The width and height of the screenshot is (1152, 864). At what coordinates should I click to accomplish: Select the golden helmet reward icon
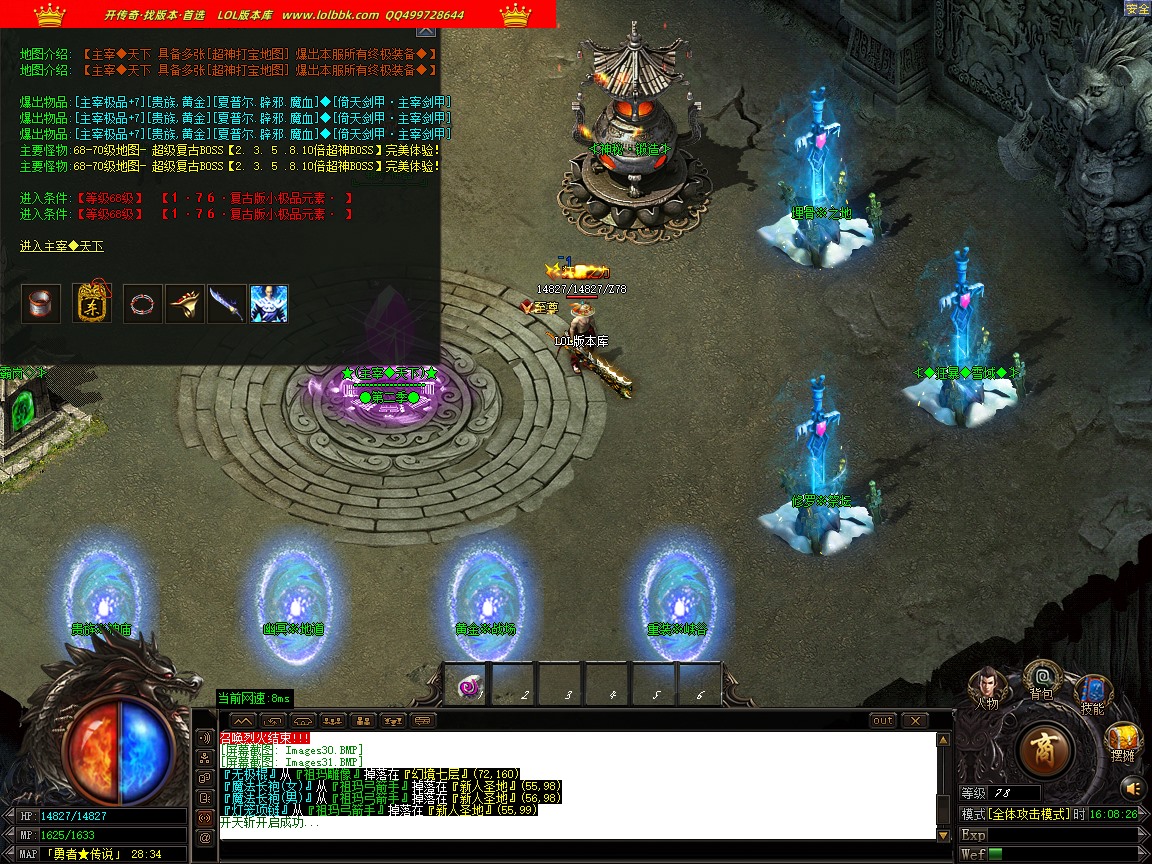tap(185, 303)
